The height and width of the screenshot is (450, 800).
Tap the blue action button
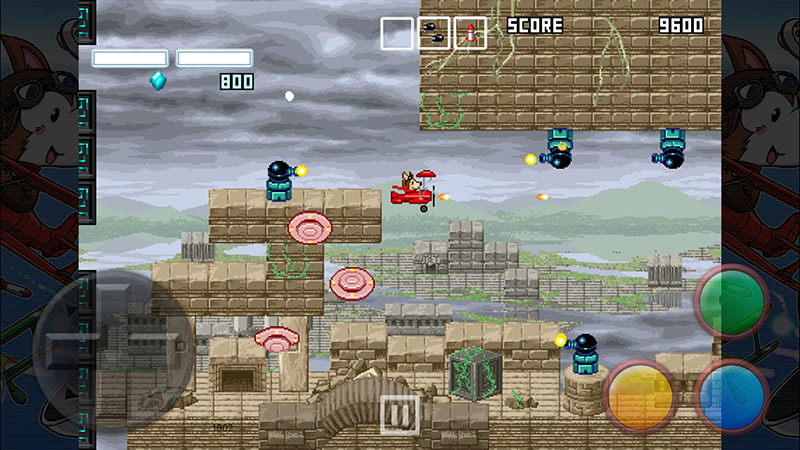[x=731, y=394]
